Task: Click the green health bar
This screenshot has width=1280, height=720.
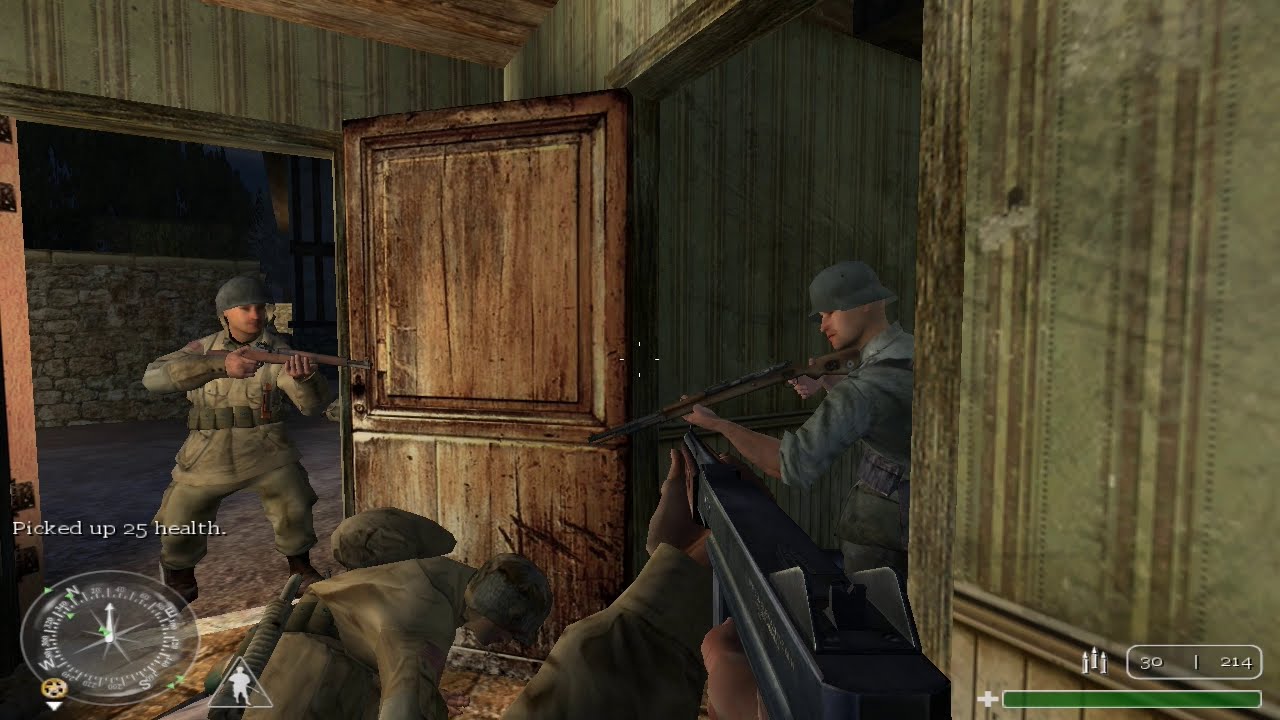Action: click(1130, 697)
